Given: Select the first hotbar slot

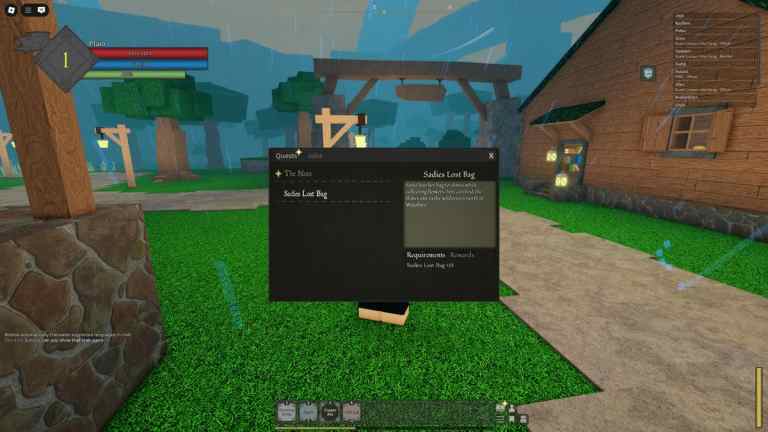Looking at the screenshot, I should (287, 411).
